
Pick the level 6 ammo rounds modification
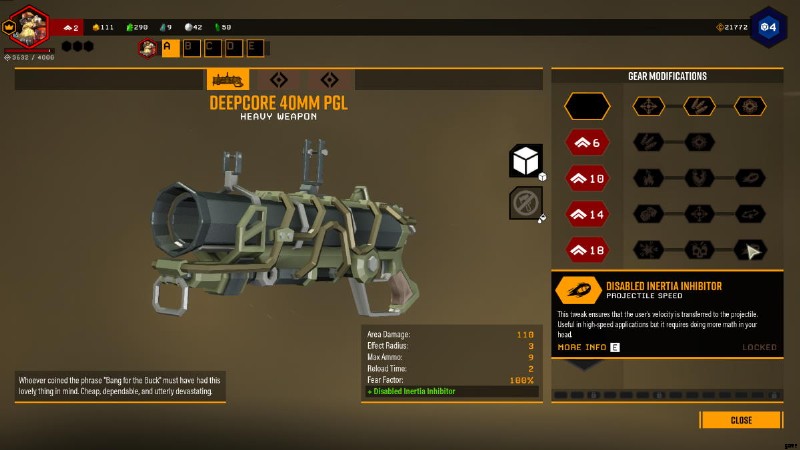pos(649,142)
